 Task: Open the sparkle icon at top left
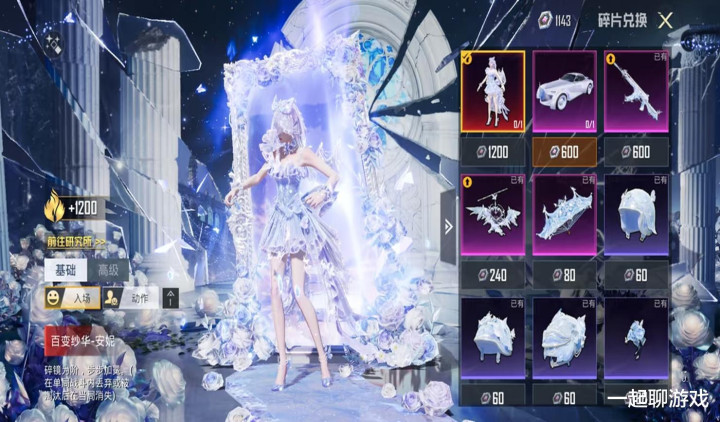[53, 43]
